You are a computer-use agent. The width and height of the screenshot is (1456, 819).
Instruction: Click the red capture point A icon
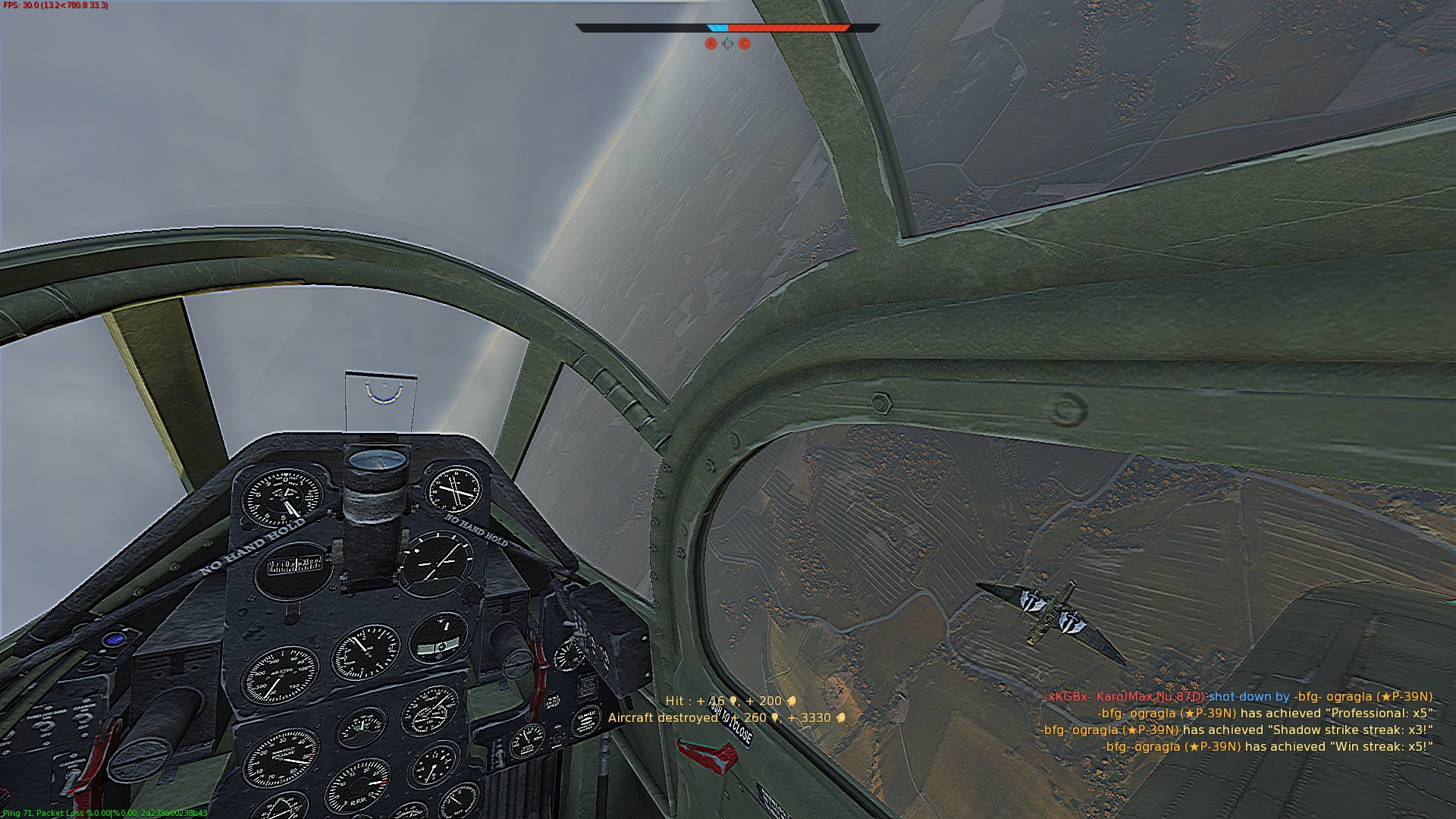[x=711, y=44]
